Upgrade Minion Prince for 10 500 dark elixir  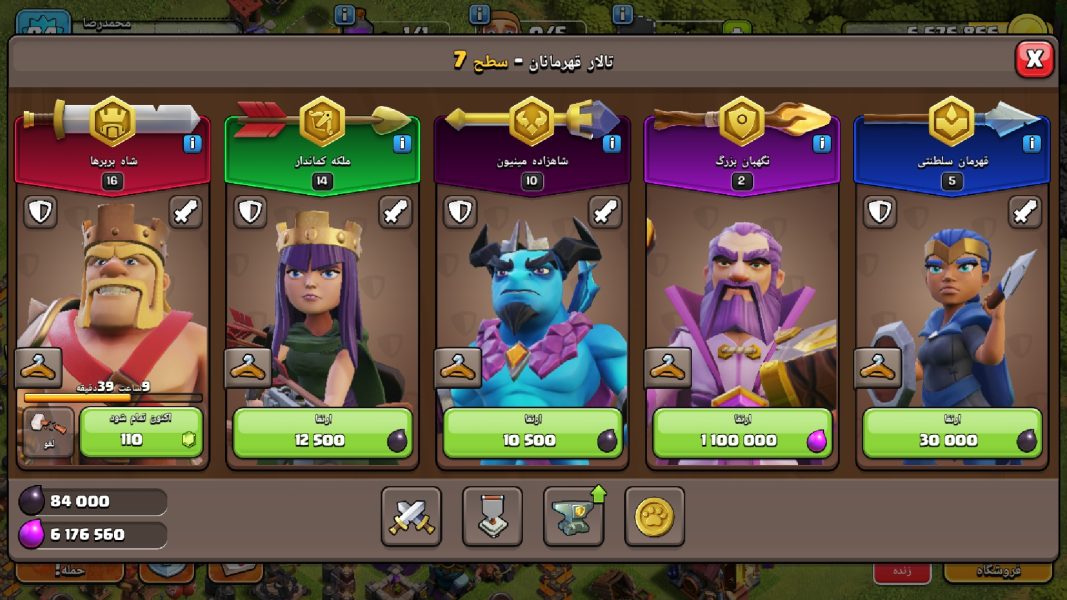(x=532, y=432)
